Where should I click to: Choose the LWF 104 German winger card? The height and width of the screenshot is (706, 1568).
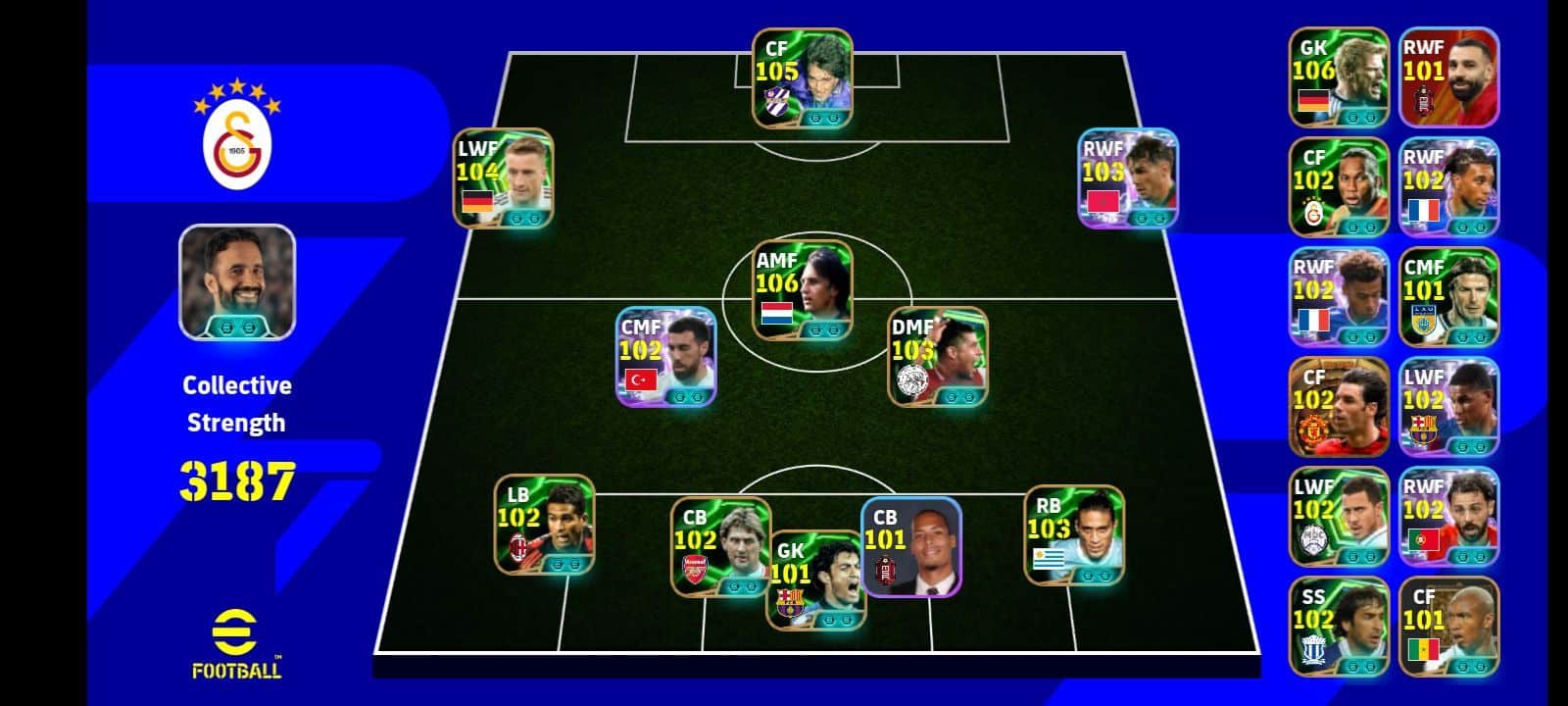[x=503, y=178]
